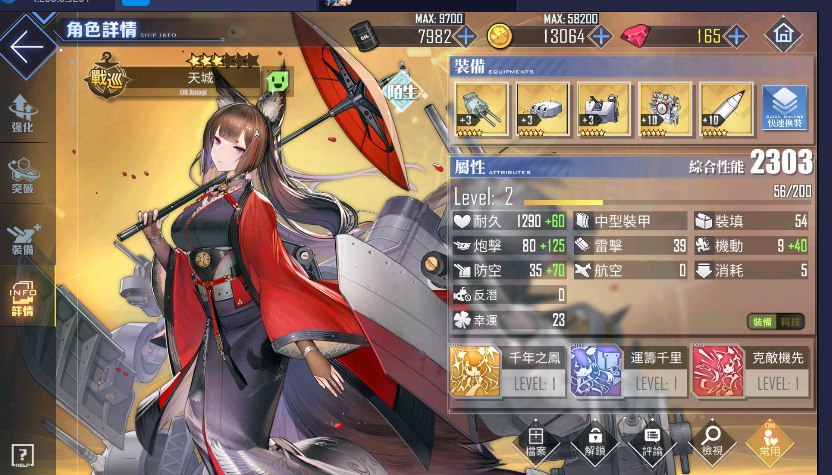Select the shell ammunition equipment slot
Viewport: 832px width, 475px height.
(725, 109)
